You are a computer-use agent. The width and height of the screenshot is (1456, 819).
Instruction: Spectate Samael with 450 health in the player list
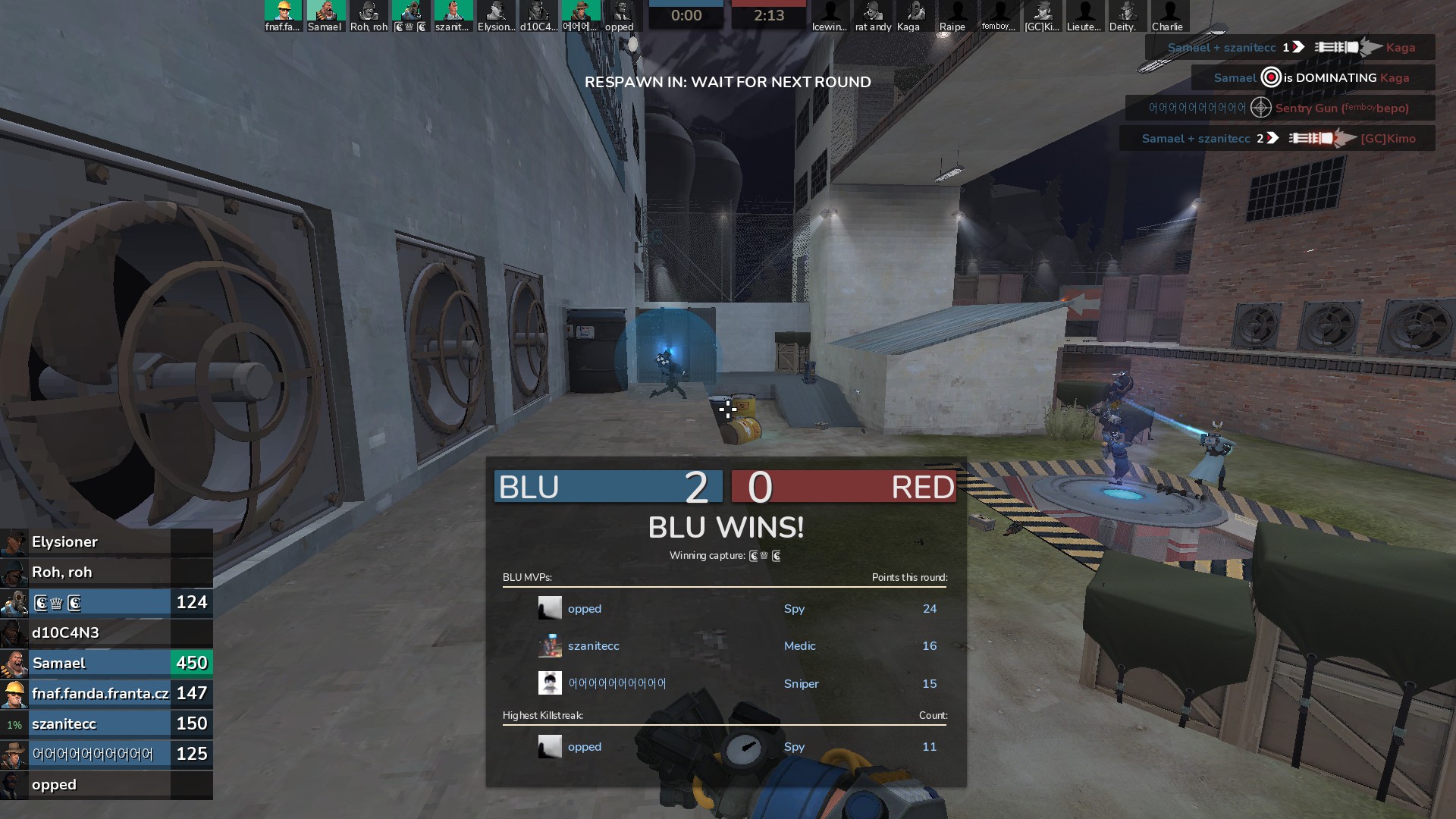[x=106, y=664]
